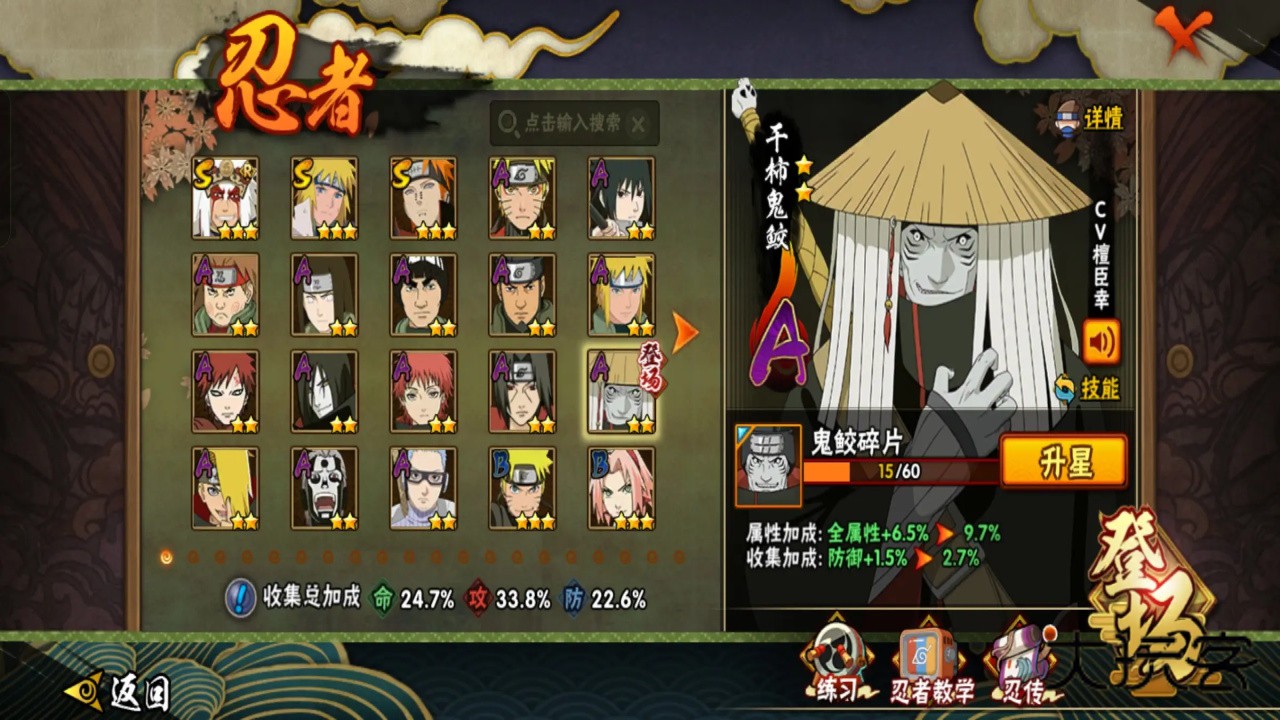Select the pink-haired Sakura ninja portrait
The image size is (1280, 720).
click(621, 488)
